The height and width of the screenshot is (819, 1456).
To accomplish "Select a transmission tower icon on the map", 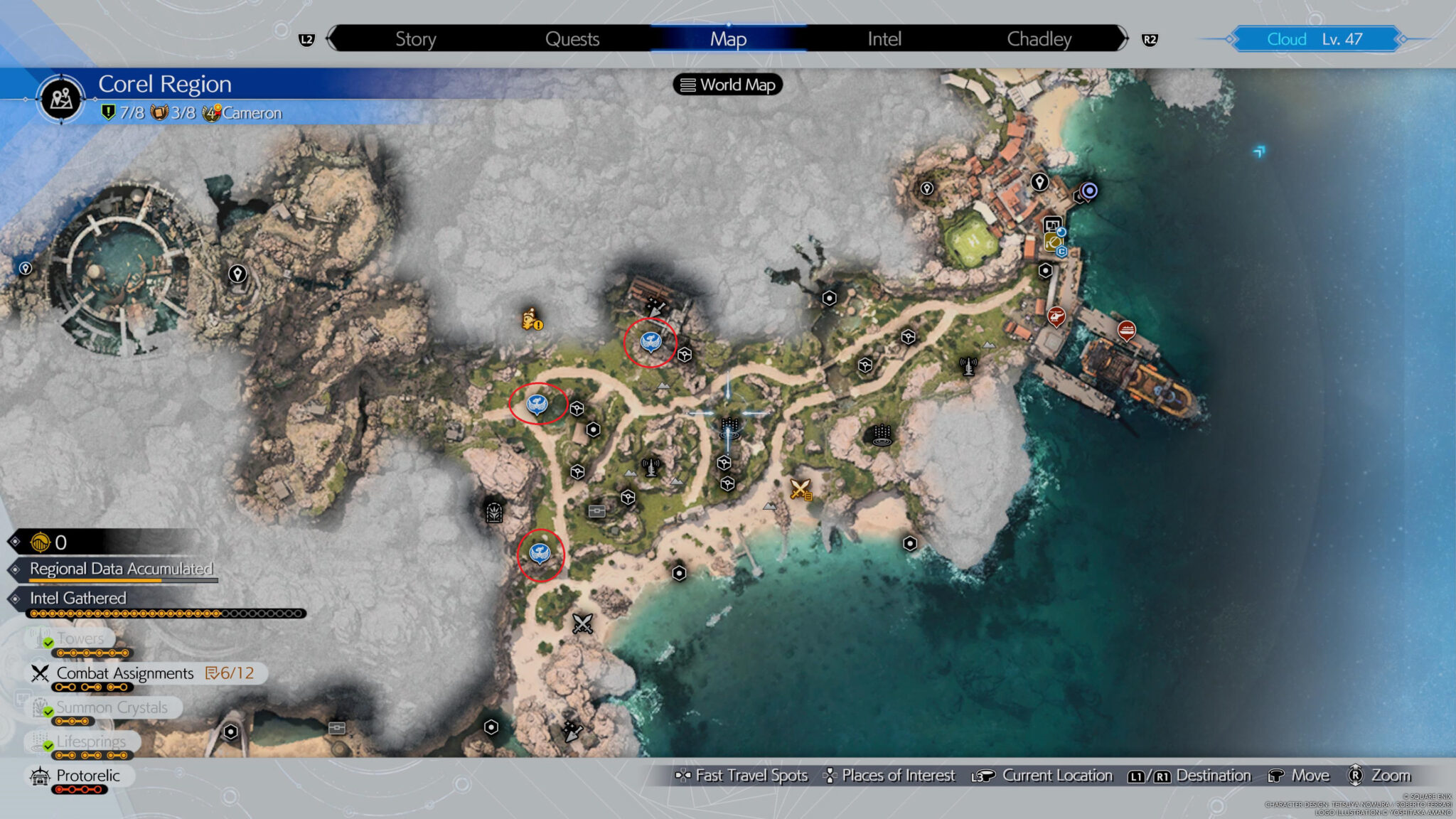I will [x=651, y=469].
